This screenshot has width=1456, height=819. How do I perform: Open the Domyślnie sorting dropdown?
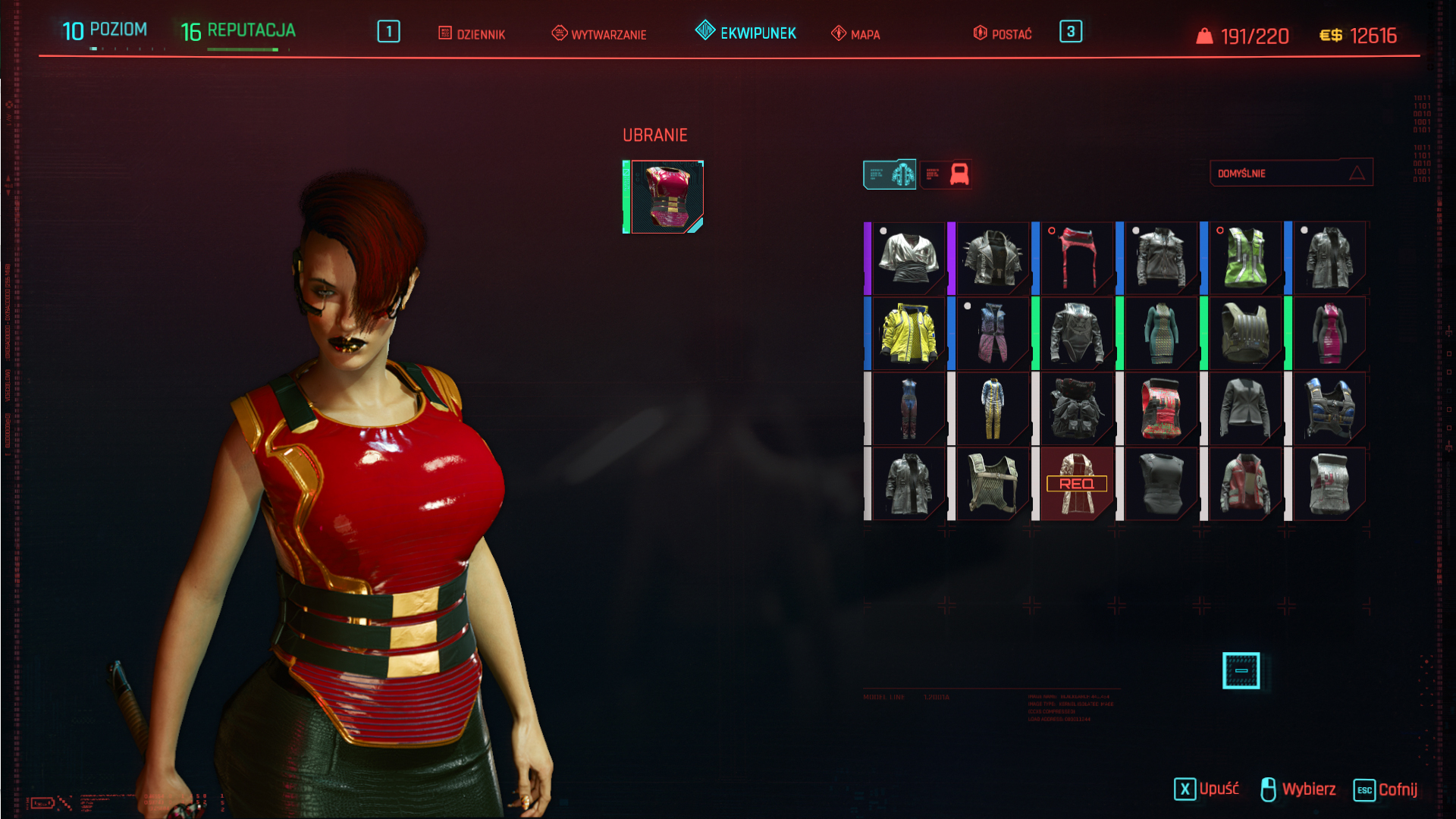tap(1291, 173)
